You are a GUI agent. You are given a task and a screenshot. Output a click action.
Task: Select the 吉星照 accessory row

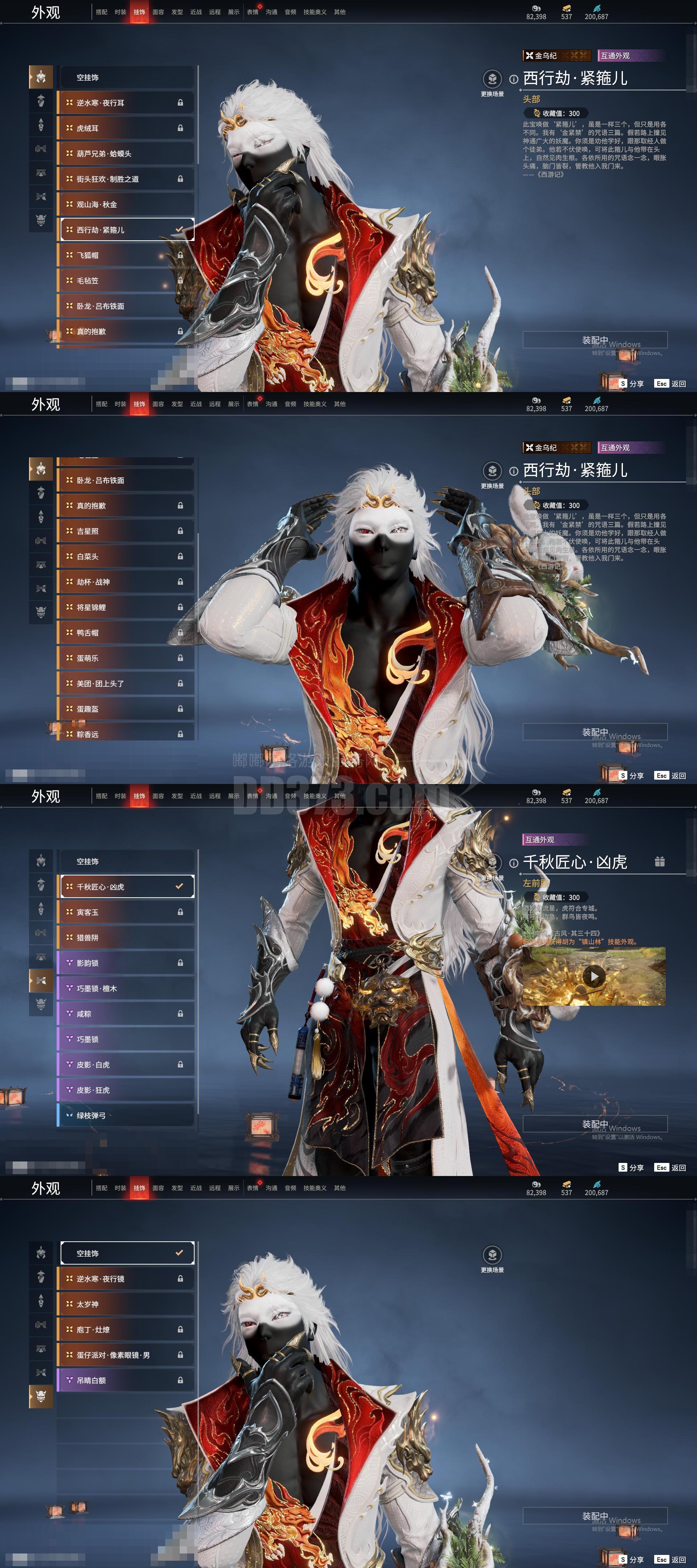[126, 531]
